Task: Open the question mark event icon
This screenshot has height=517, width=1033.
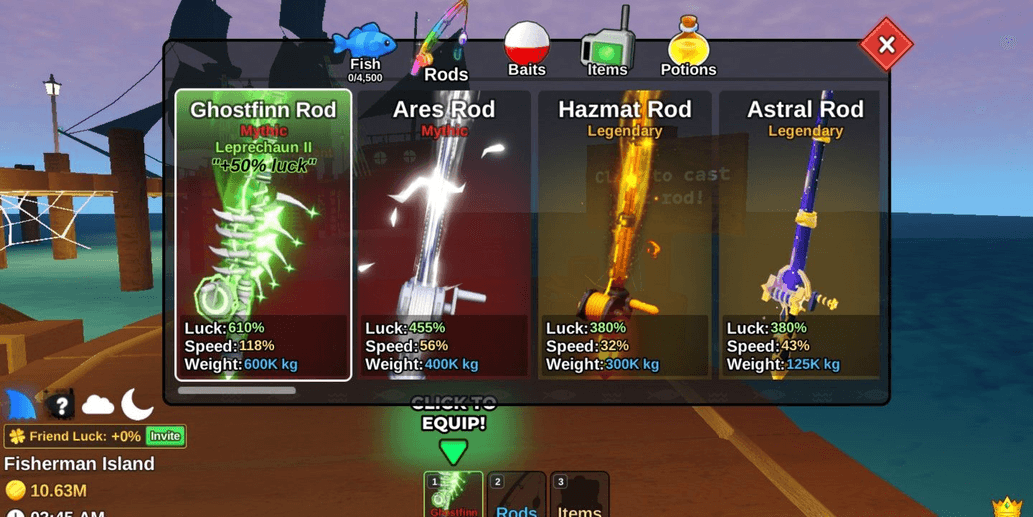Action: click(x=60, y=405)
